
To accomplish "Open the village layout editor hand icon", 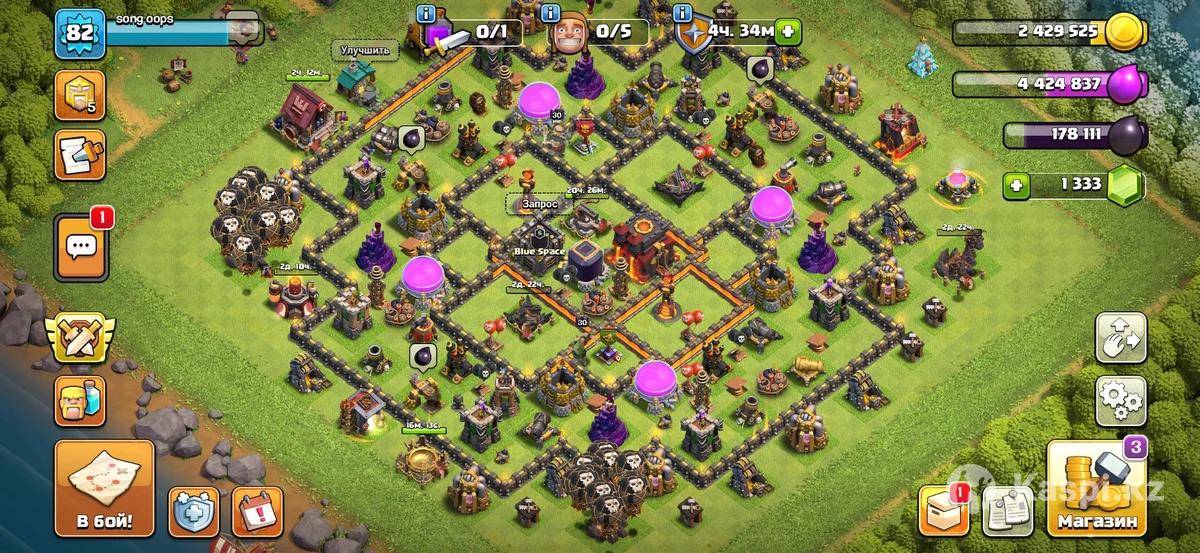I will (1121, 338).
